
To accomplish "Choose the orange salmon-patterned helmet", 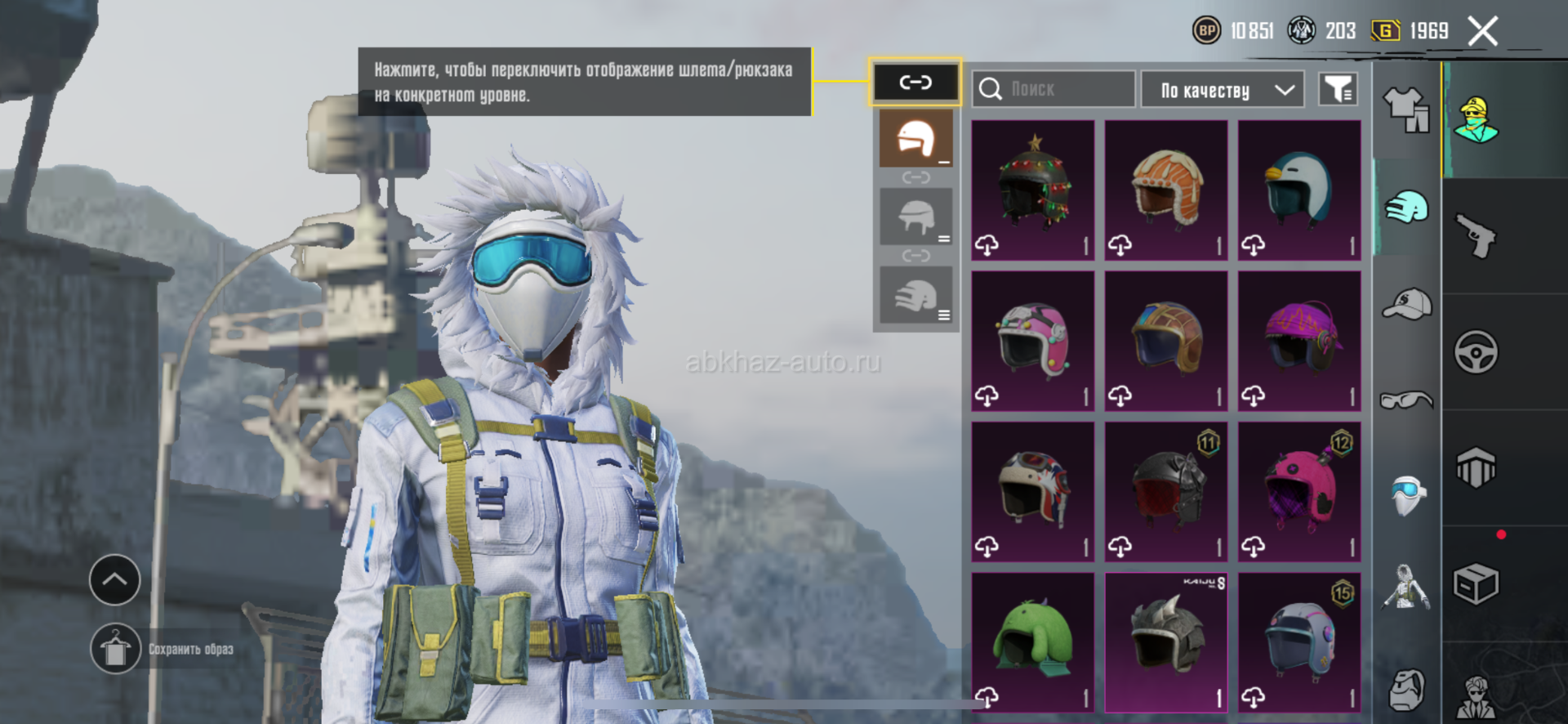I will (1166, 190).
